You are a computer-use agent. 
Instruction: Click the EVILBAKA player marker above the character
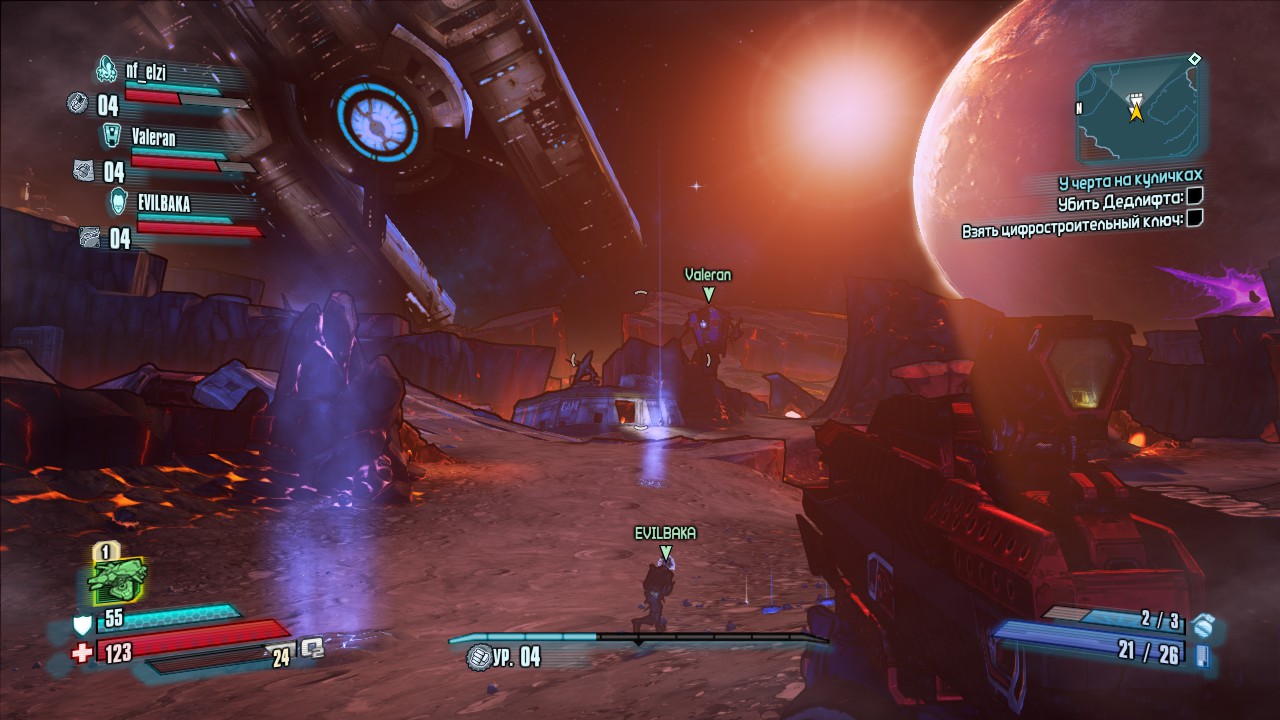(x=665, y=551)
